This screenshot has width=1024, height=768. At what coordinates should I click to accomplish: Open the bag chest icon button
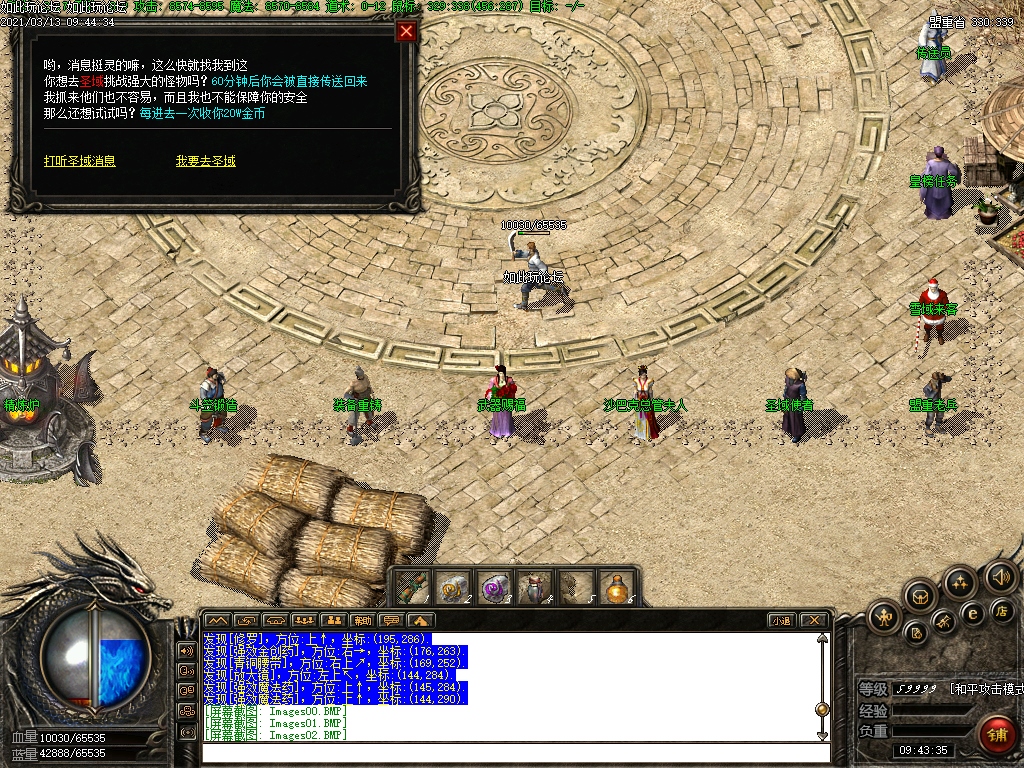pos(920,597)
